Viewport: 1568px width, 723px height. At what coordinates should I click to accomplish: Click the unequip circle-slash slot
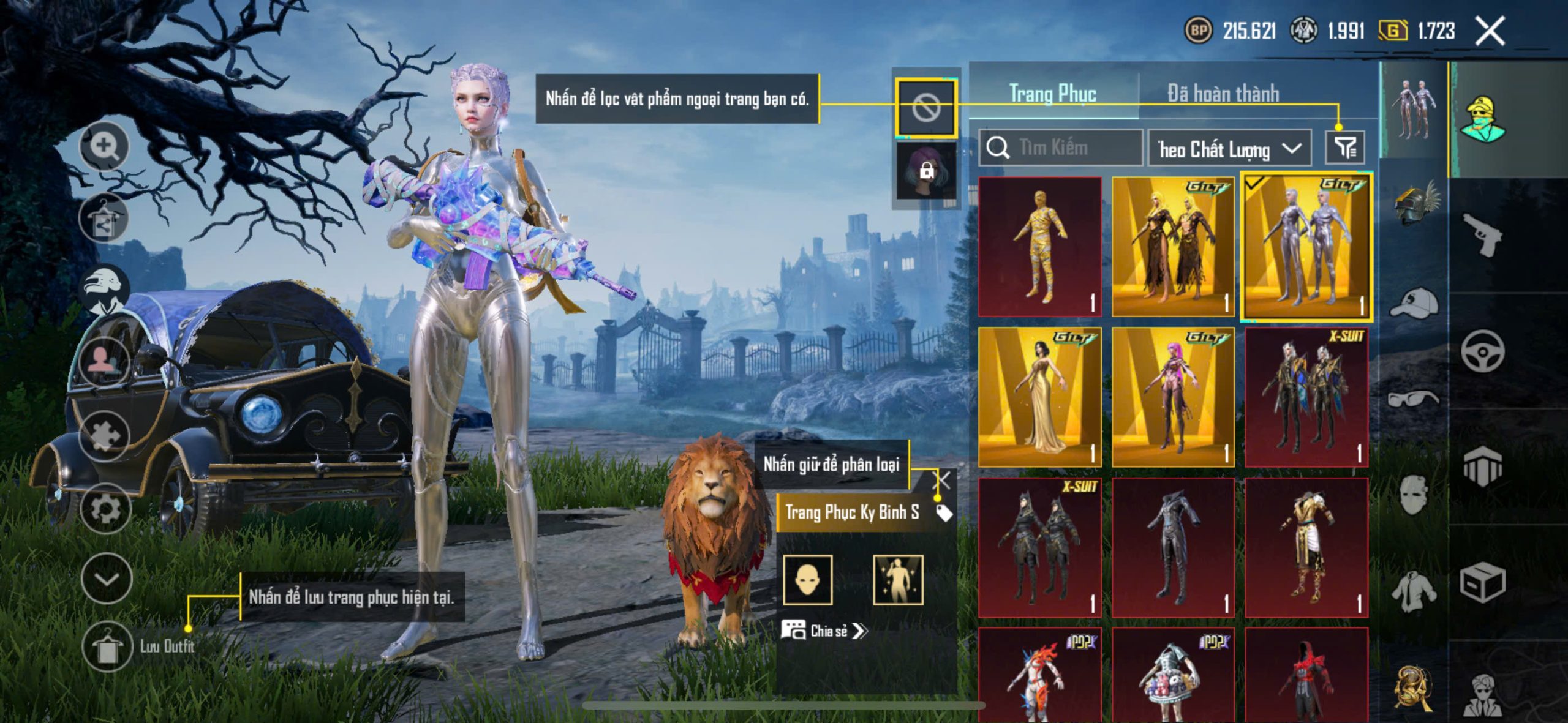pos(925,108)
